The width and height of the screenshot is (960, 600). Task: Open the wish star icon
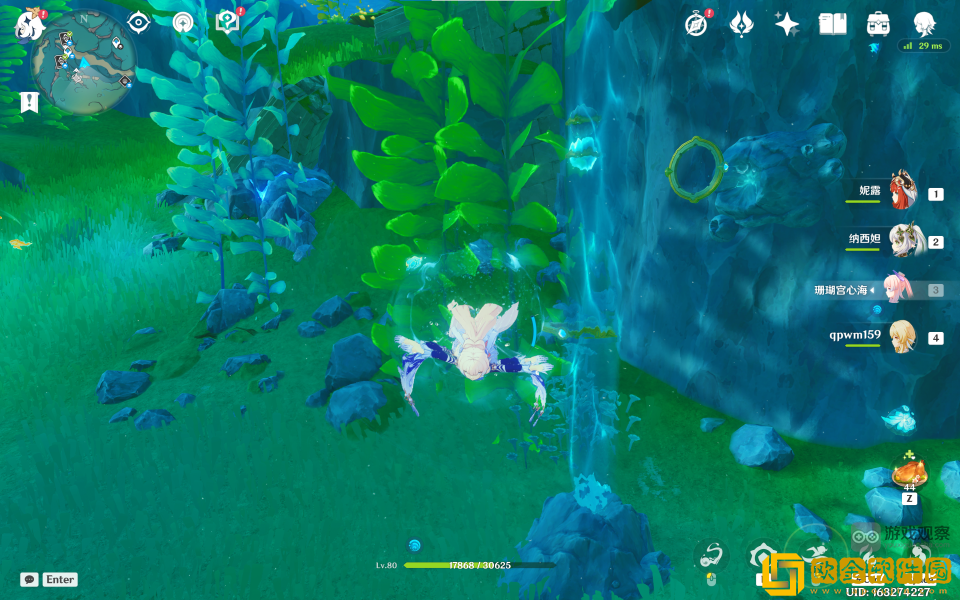pos(787,25)
